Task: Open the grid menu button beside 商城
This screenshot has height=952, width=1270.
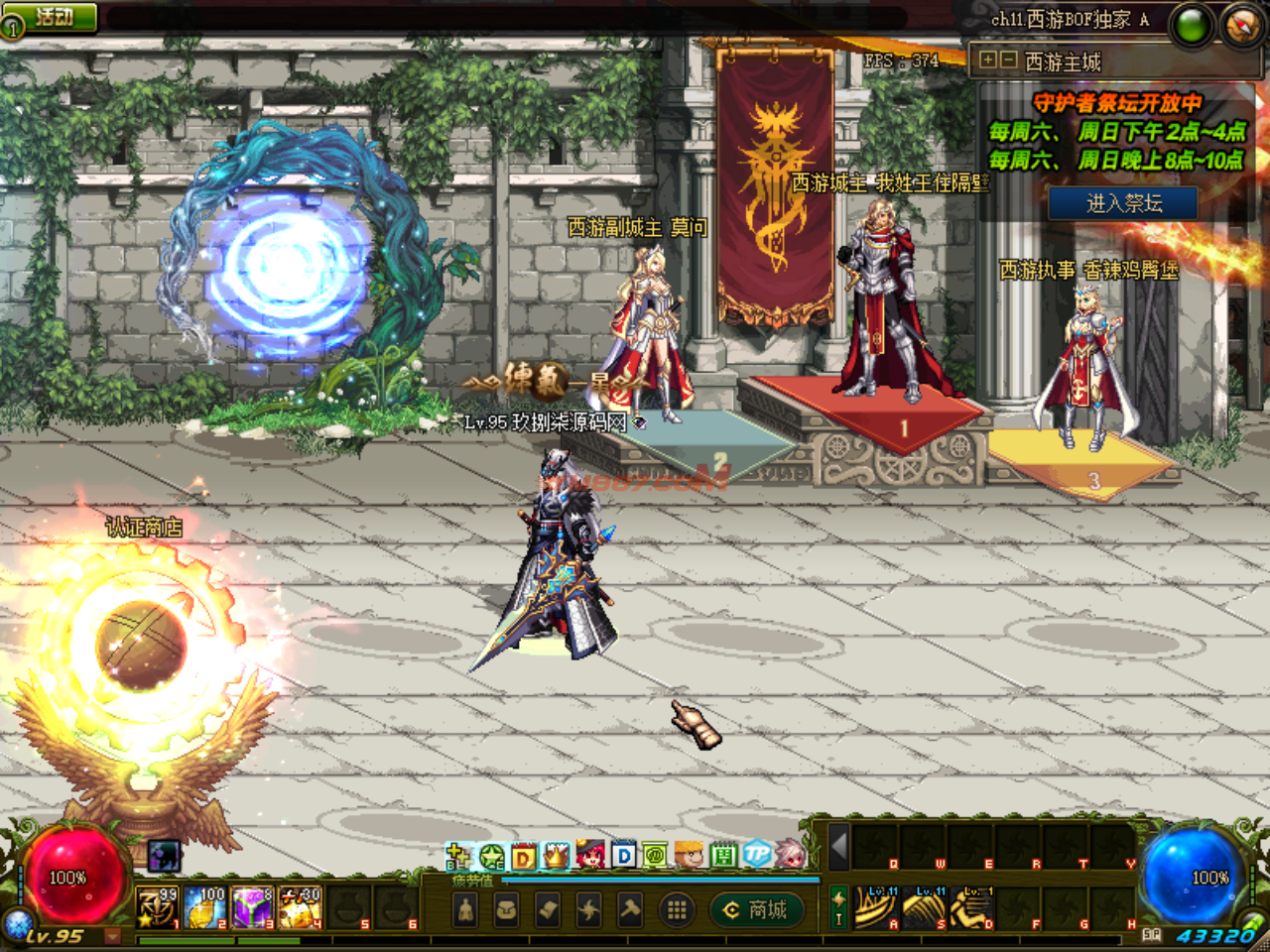Action: (x=677, y=909)
